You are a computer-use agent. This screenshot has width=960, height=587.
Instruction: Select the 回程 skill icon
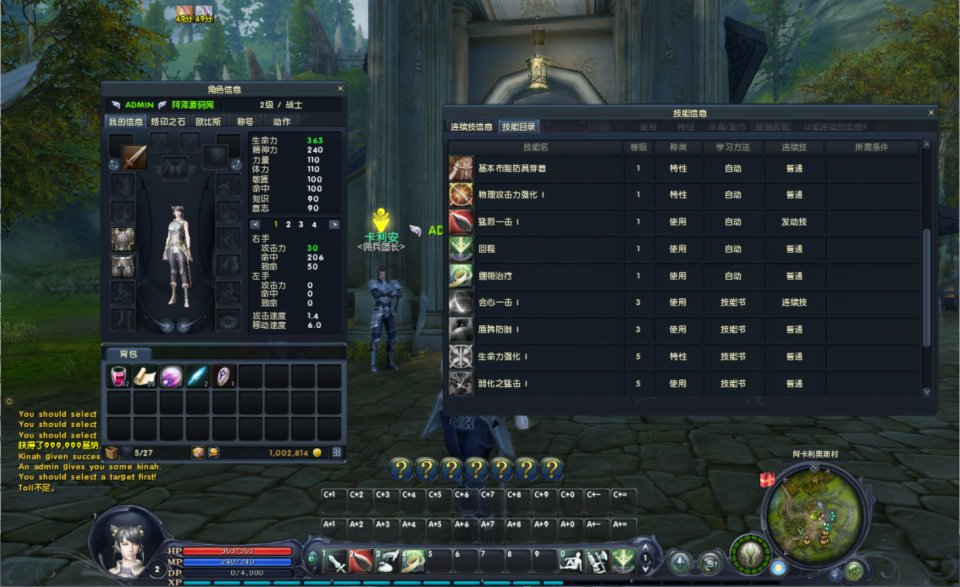pos(461,249)
